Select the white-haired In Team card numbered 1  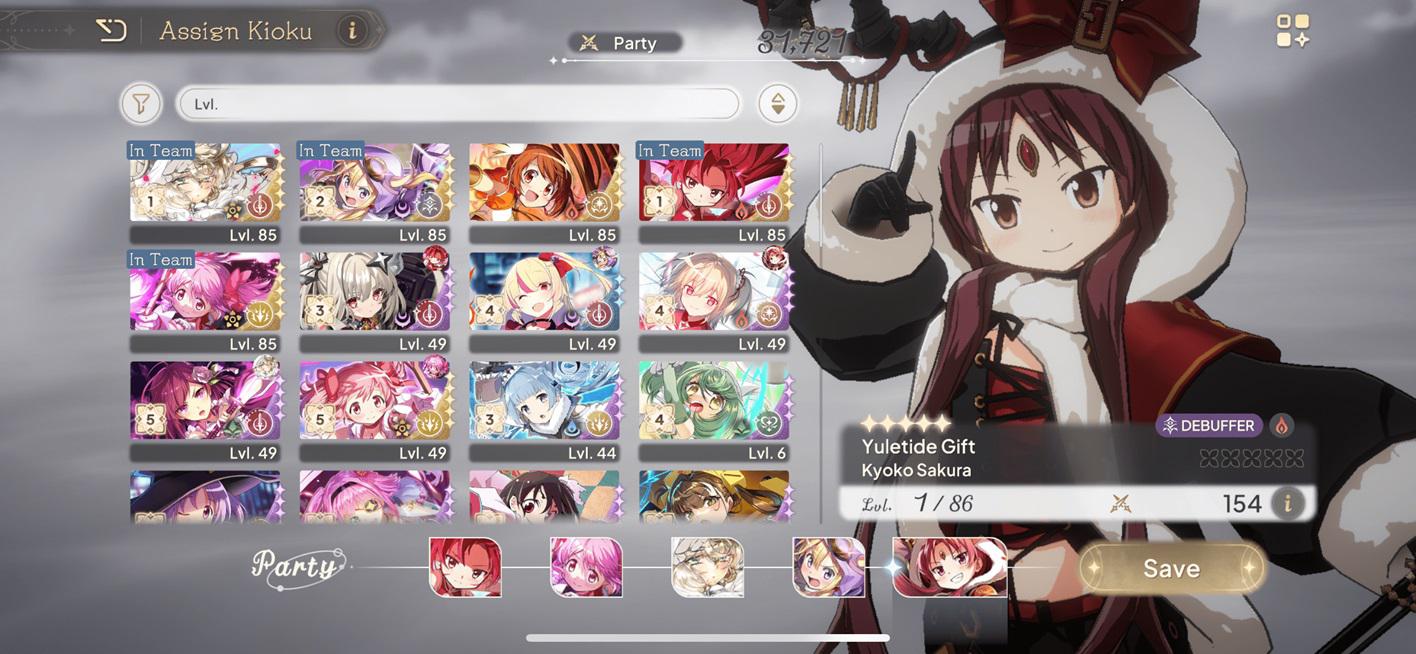(x=205, y=183)
